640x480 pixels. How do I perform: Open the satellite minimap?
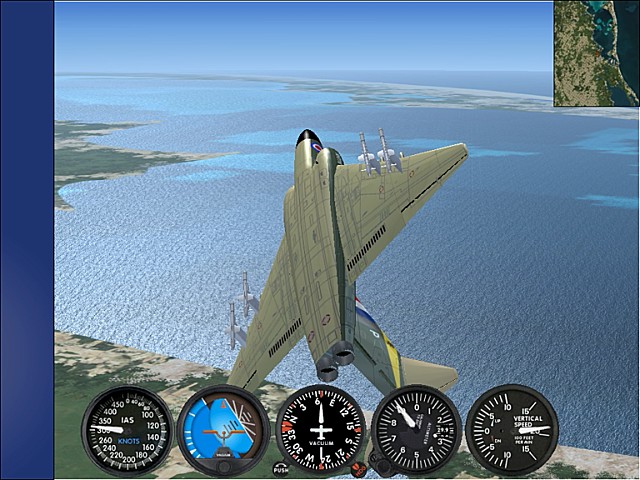point(597,53)
